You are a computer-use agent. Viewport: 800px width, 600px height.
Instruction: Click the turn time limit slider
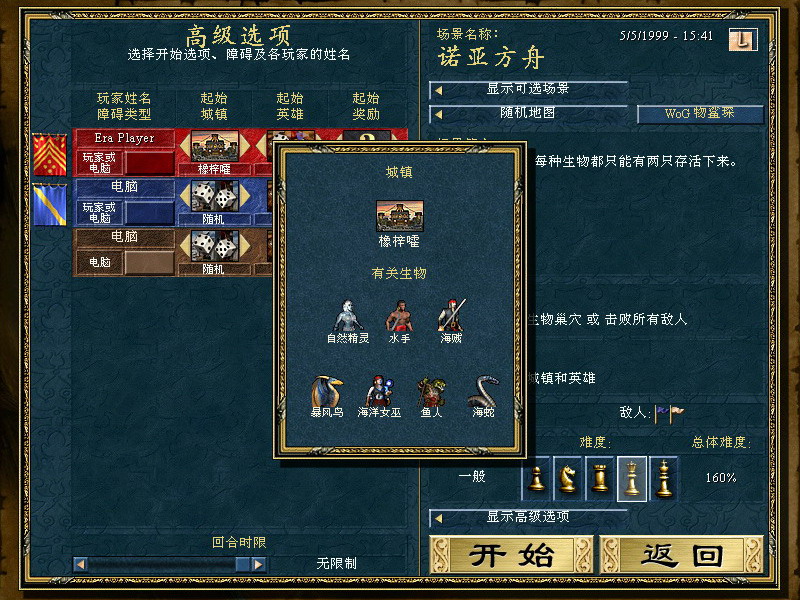coord(160,564)
